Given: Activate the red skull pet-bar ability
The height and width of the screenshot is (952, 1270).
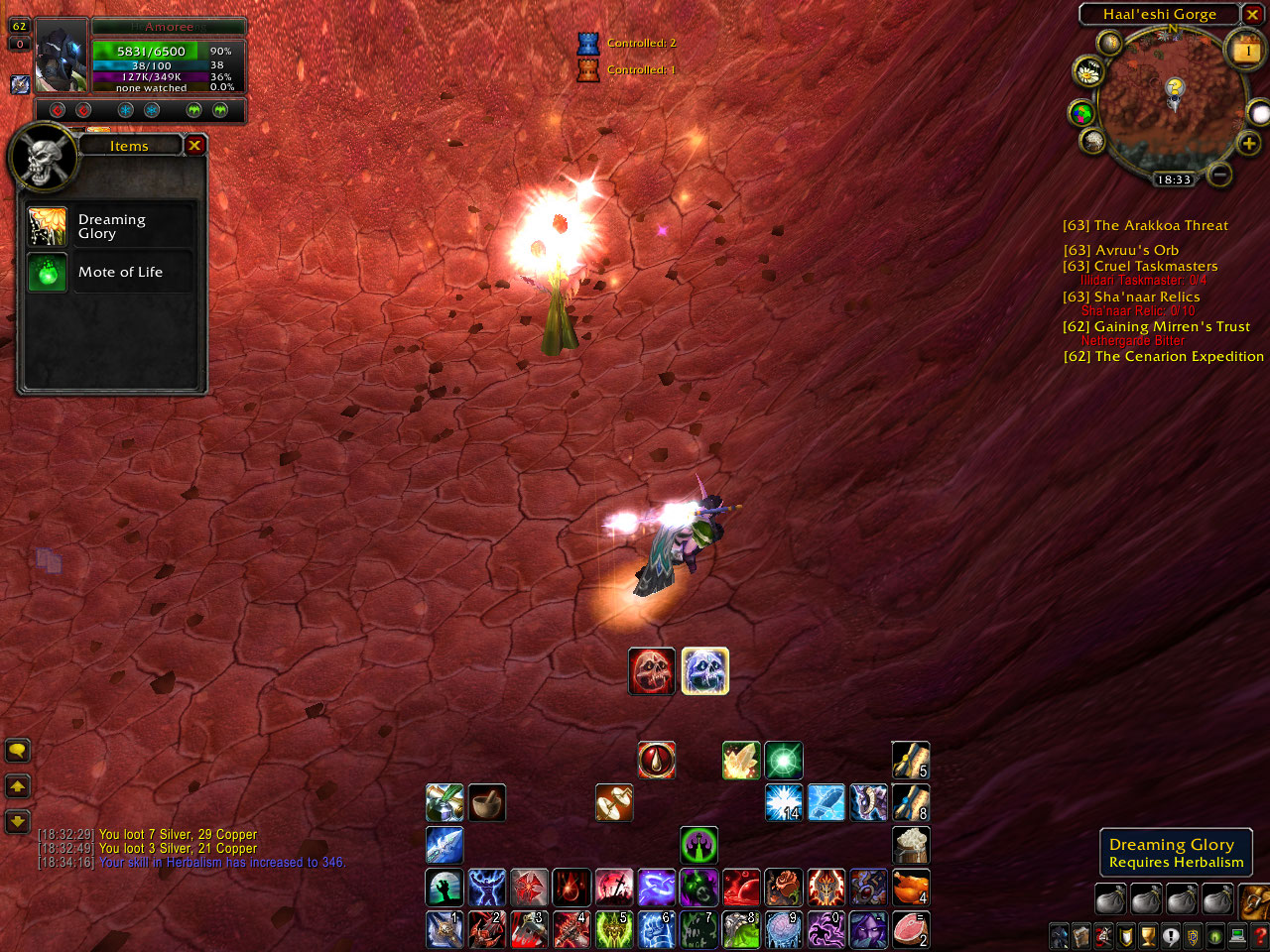Looking at the screenshot, I should coord(652,671).
